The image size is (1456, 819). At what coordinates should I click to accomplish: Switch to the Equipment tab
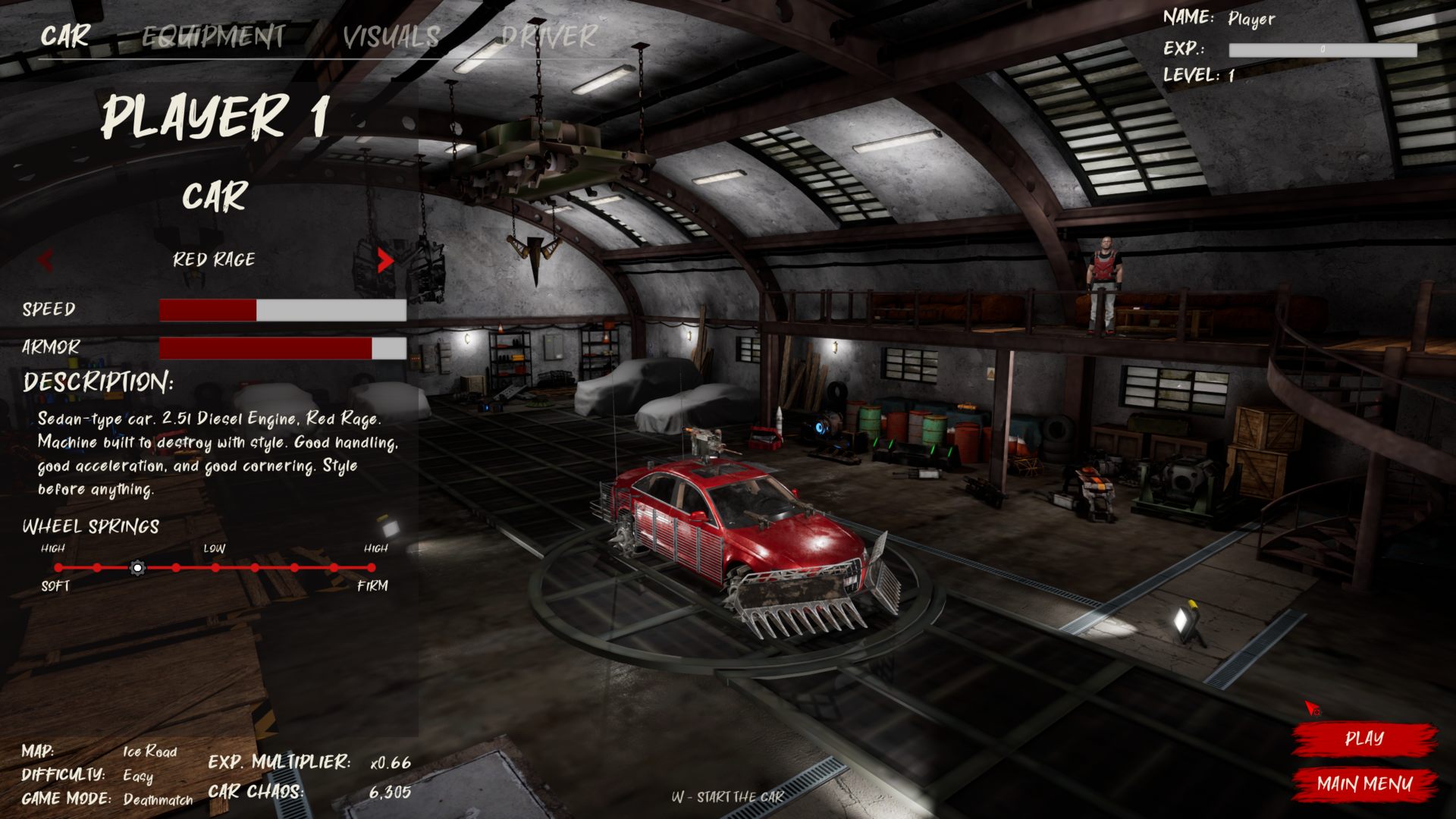click(213, 36)
